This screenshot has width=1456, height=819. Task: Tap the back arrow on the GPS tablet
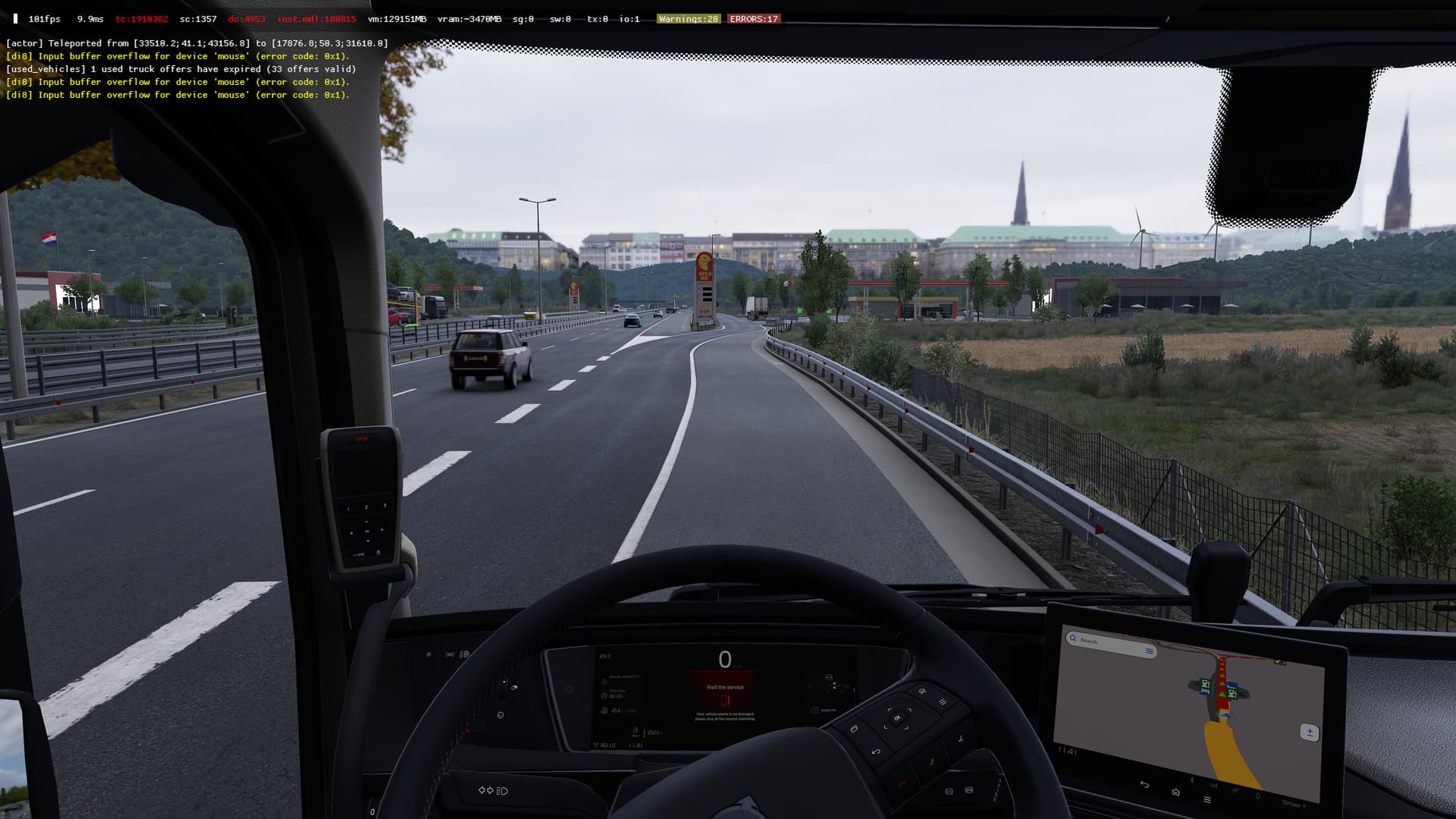pyautogui.click(x=1144, y=784)
